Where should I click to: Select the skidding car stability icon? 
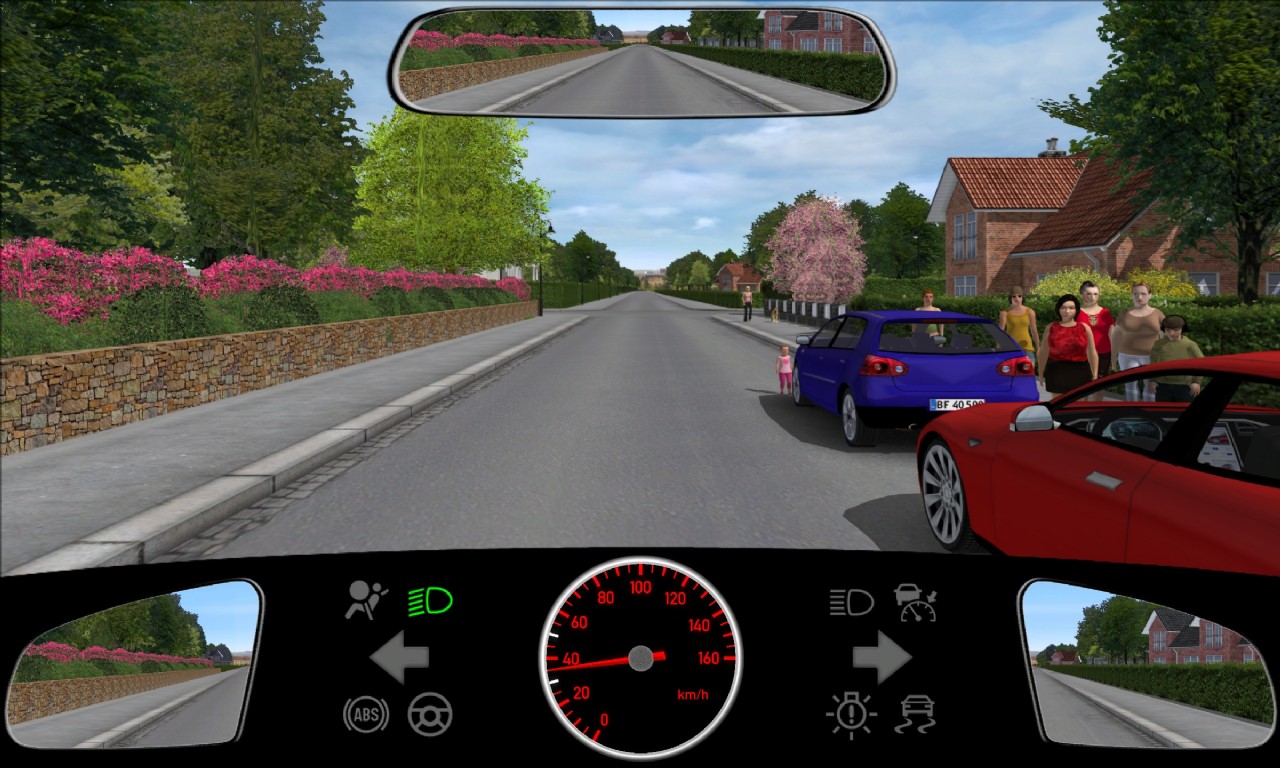(x=915, y=714)
